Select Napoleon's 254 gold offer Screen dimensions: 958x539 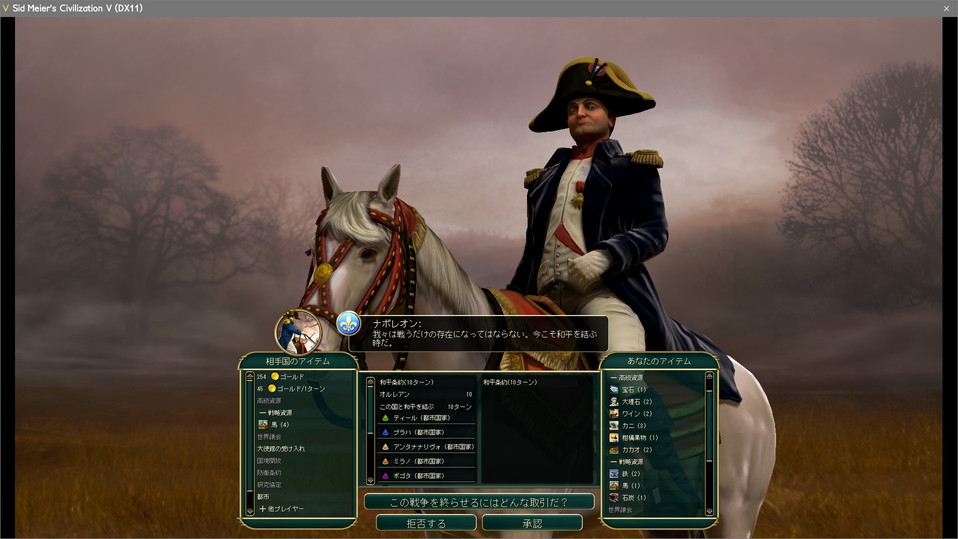(x=290, y=377)
